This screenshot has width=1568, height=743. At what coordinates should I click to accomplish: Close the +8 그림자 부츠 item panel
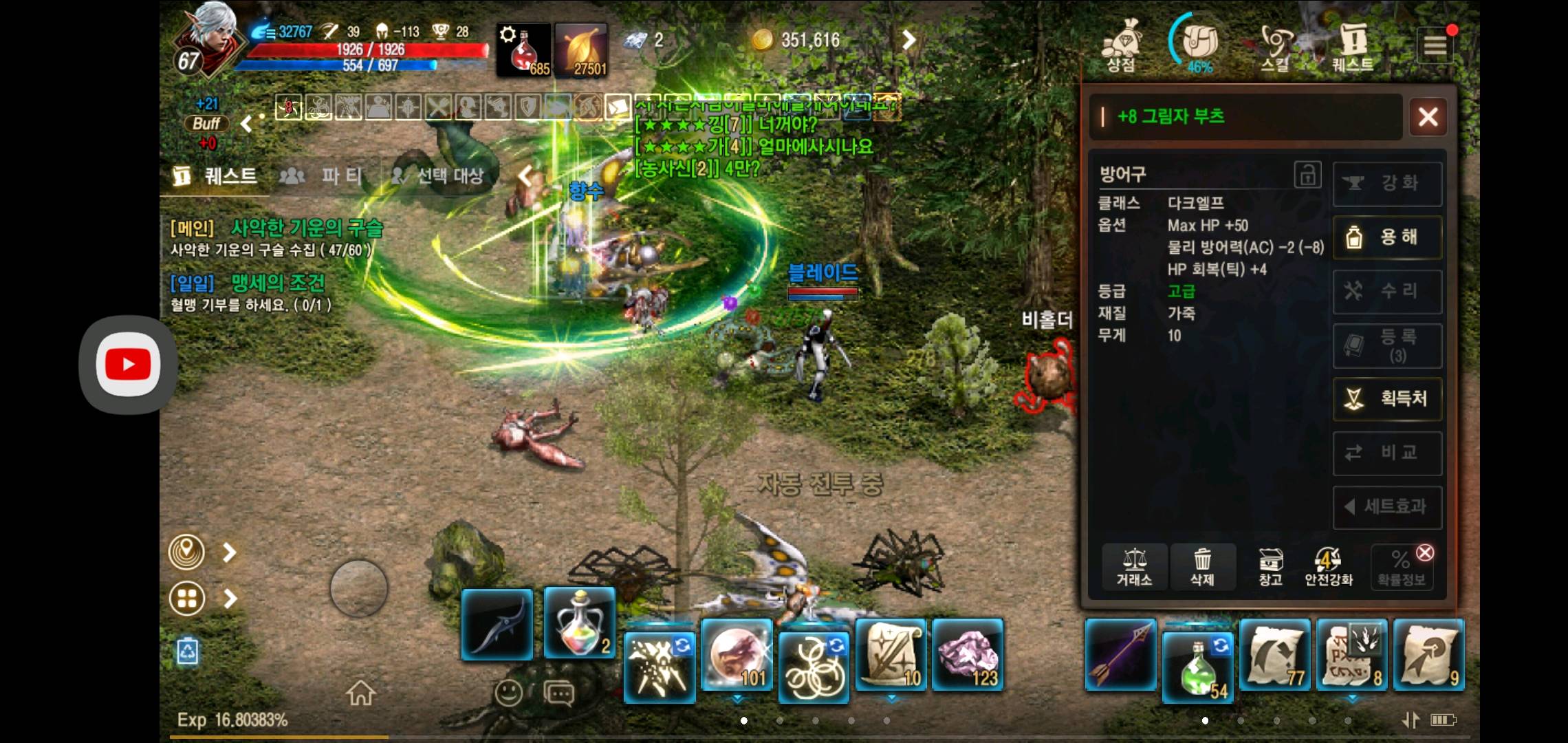click(1428, 117)
